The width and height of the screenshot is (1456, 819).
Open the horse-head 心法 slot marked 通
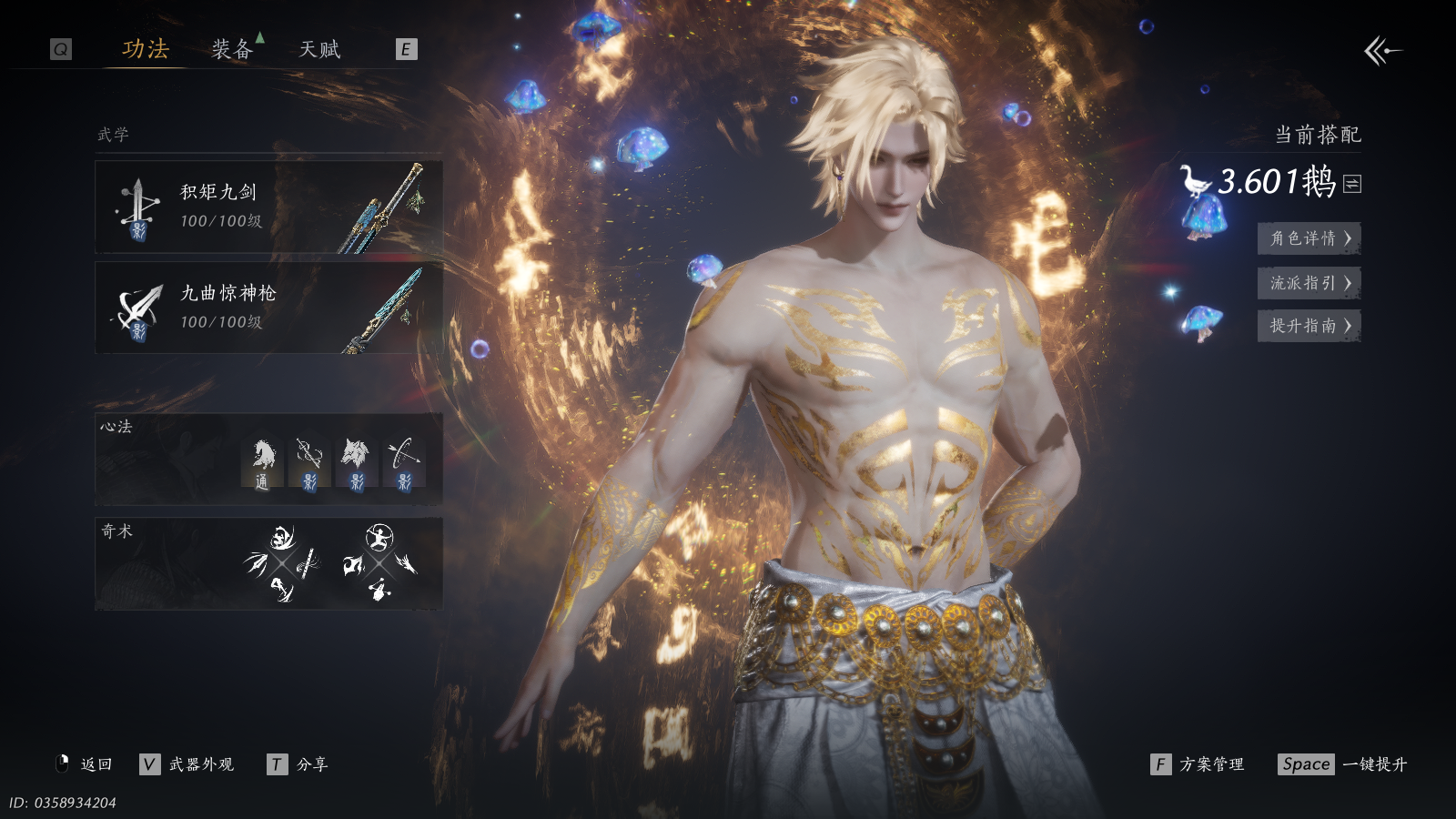click(262, 463)
